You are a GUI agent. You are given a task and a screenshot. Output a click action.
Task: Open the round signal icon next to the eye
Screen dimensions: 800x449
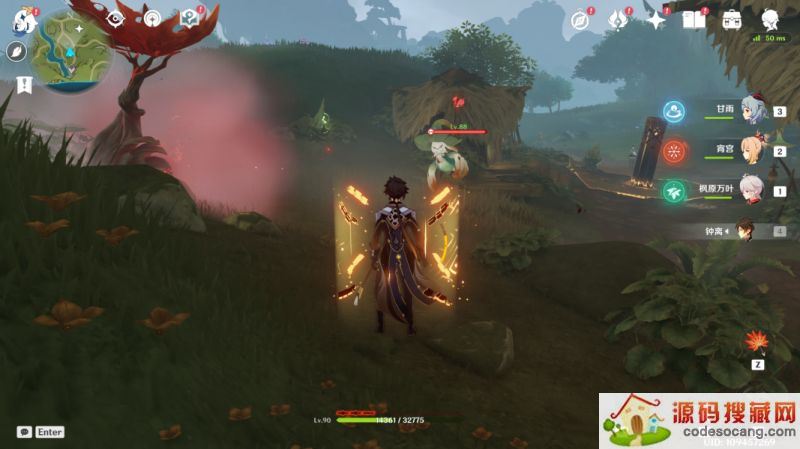click(152, 18)
